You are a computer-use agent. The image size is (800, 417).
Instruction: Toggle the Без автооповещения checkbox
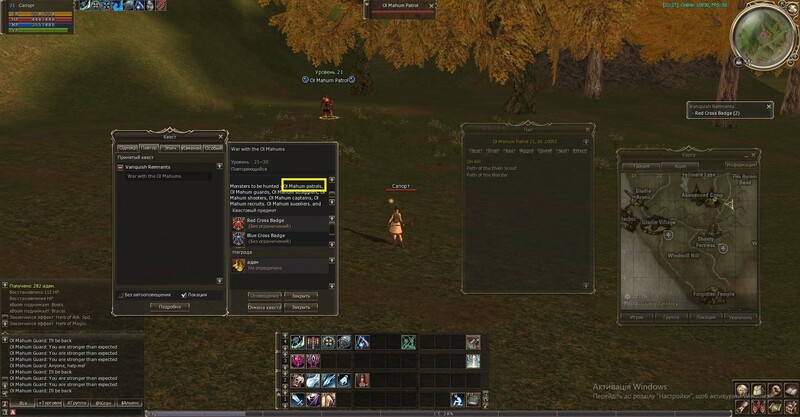click(120, 295)
